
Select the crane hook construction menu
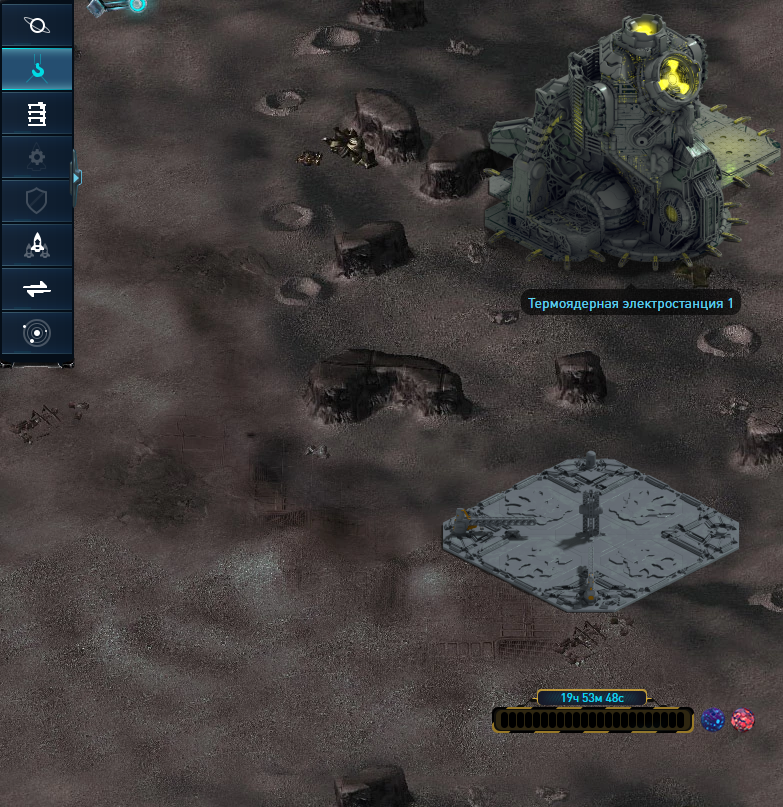(x=36, y=69)
